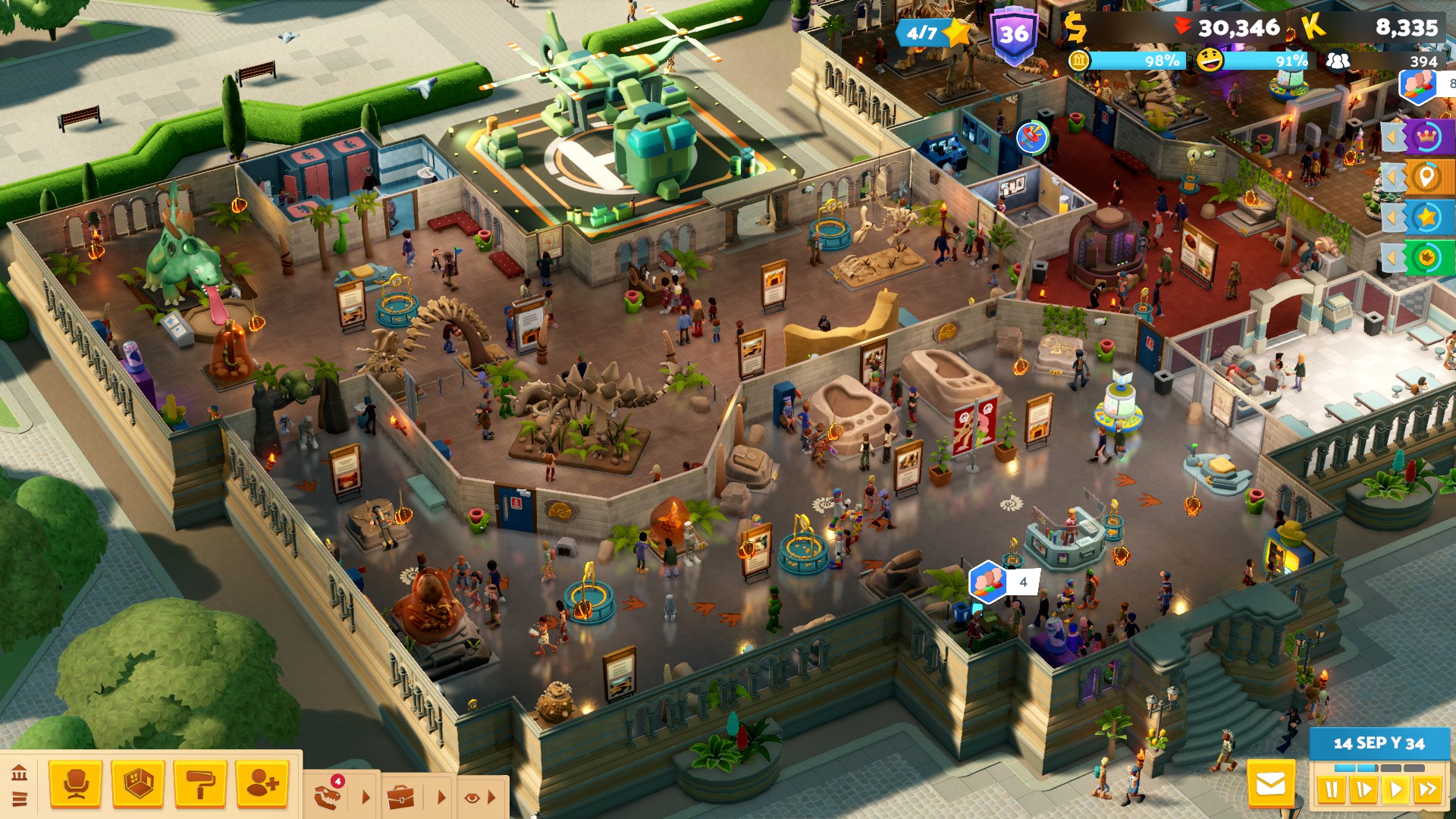
Task: Select the paint roller decorate tool
Action: [x=200, y=784]
